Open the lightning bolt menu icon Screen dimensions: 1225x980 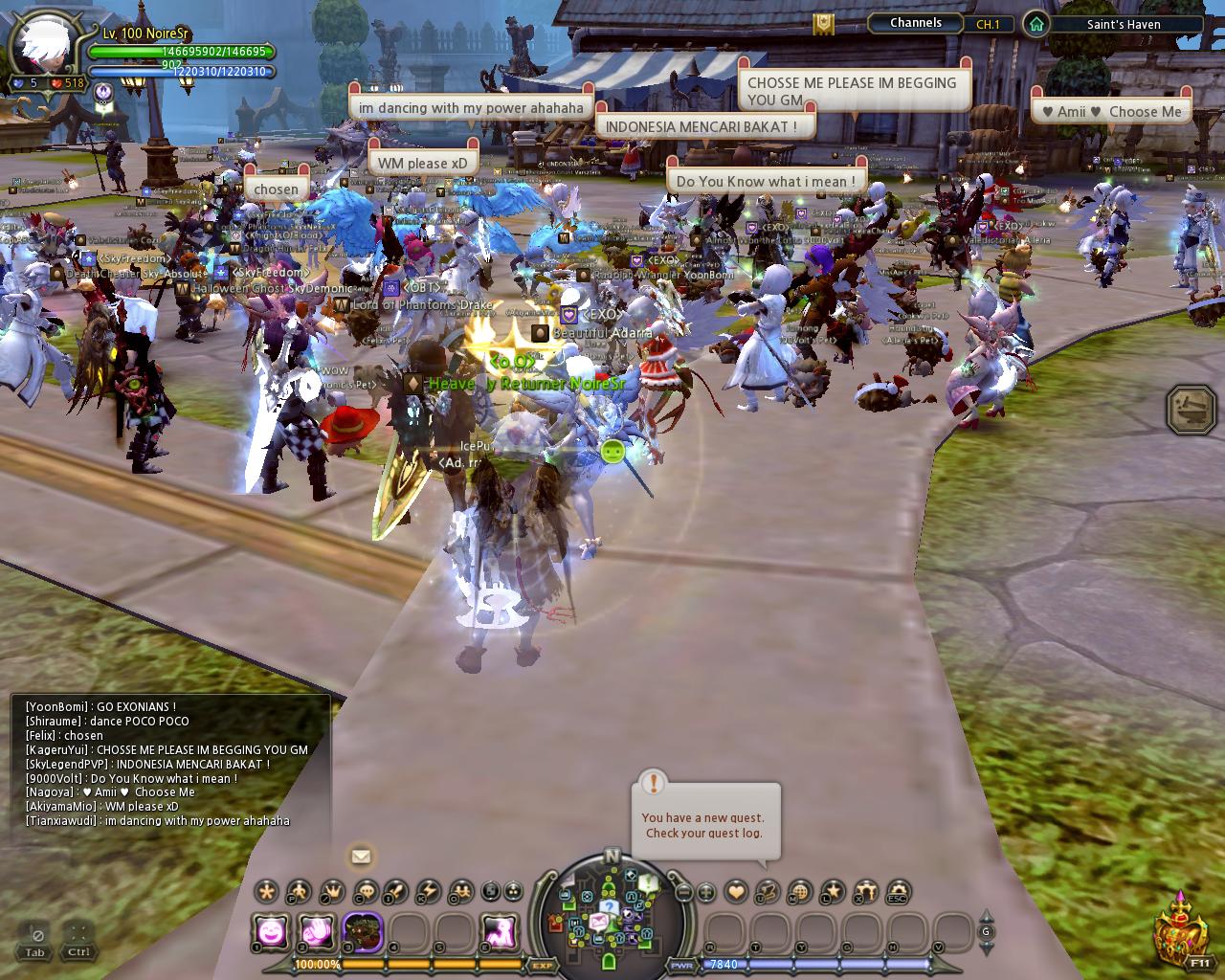point(429,892)
